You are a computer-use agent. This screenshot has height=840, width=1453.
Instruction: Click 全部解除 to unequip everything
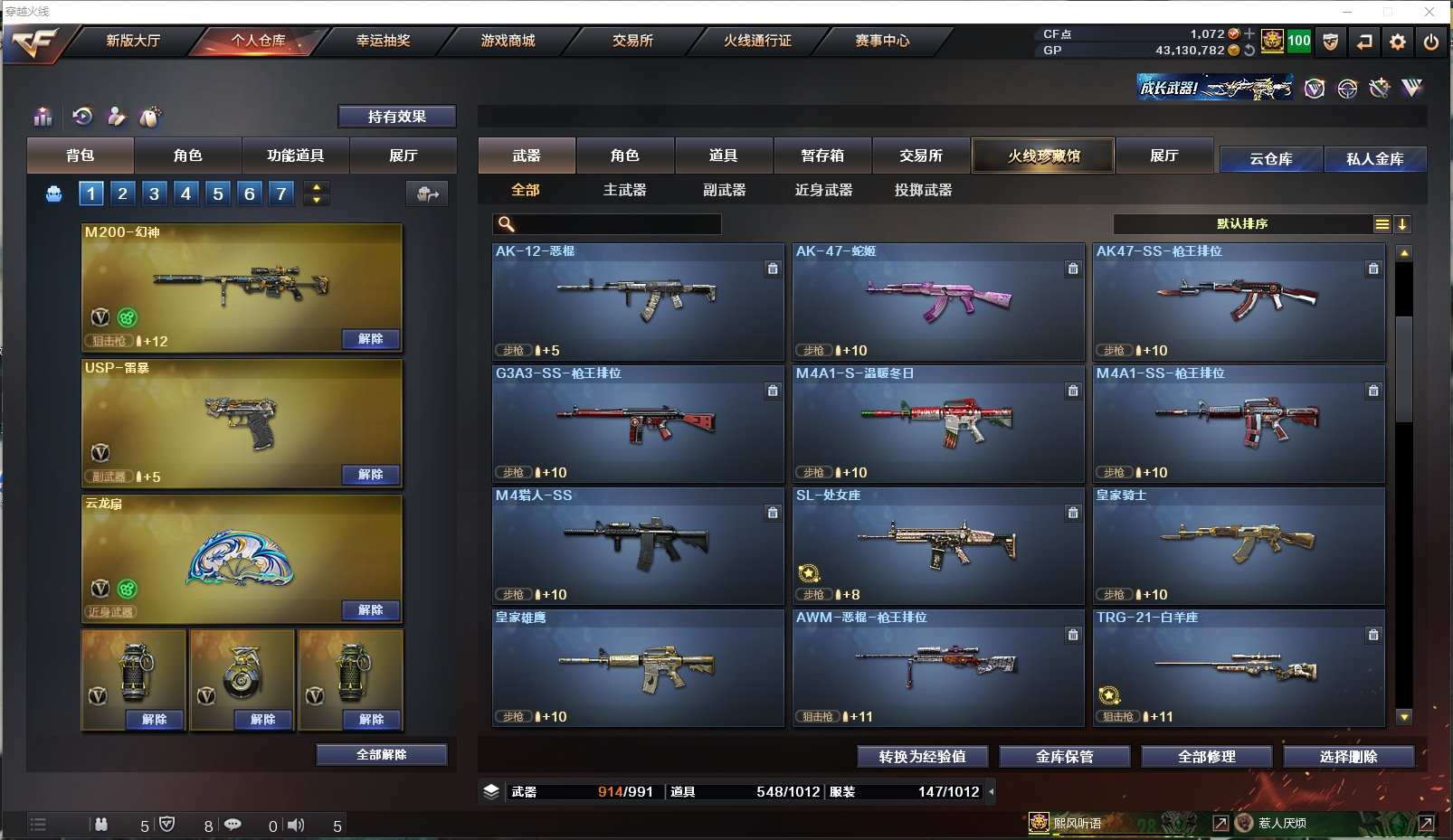tap(381, 755)
